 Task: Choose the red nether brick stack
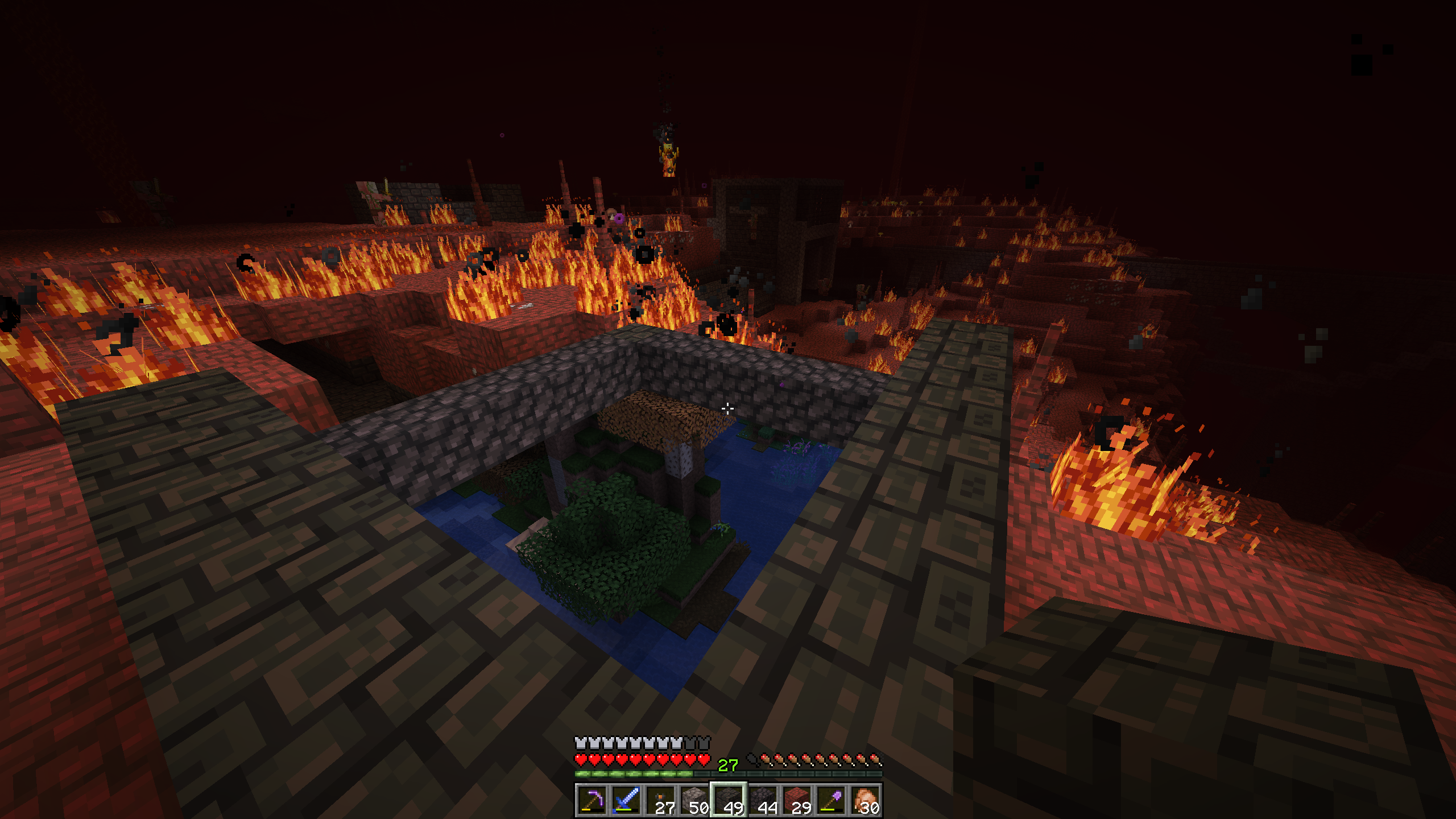(x=796, y=800)
